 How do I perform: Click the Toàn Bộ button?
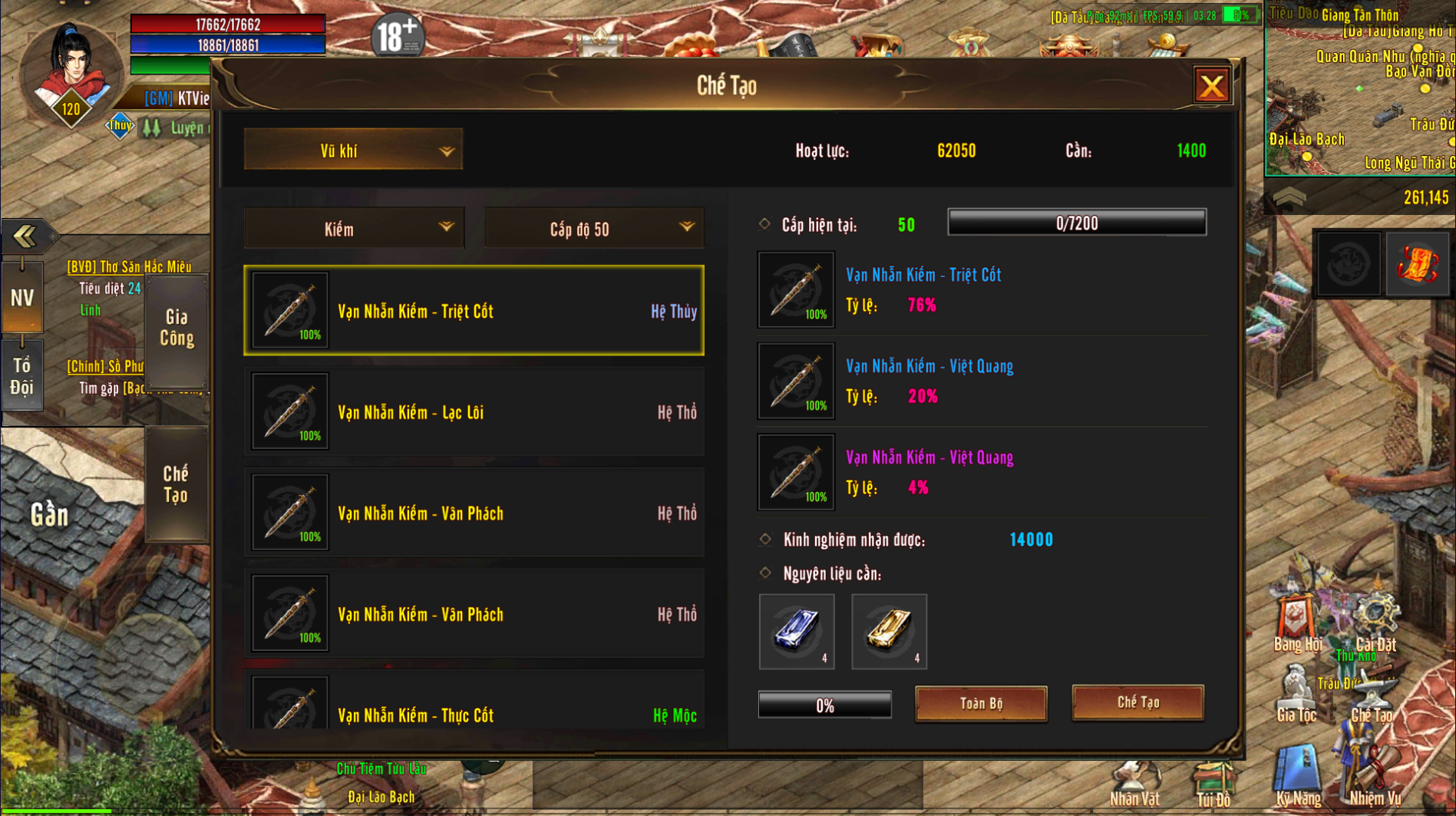click(x=981, y=703)
